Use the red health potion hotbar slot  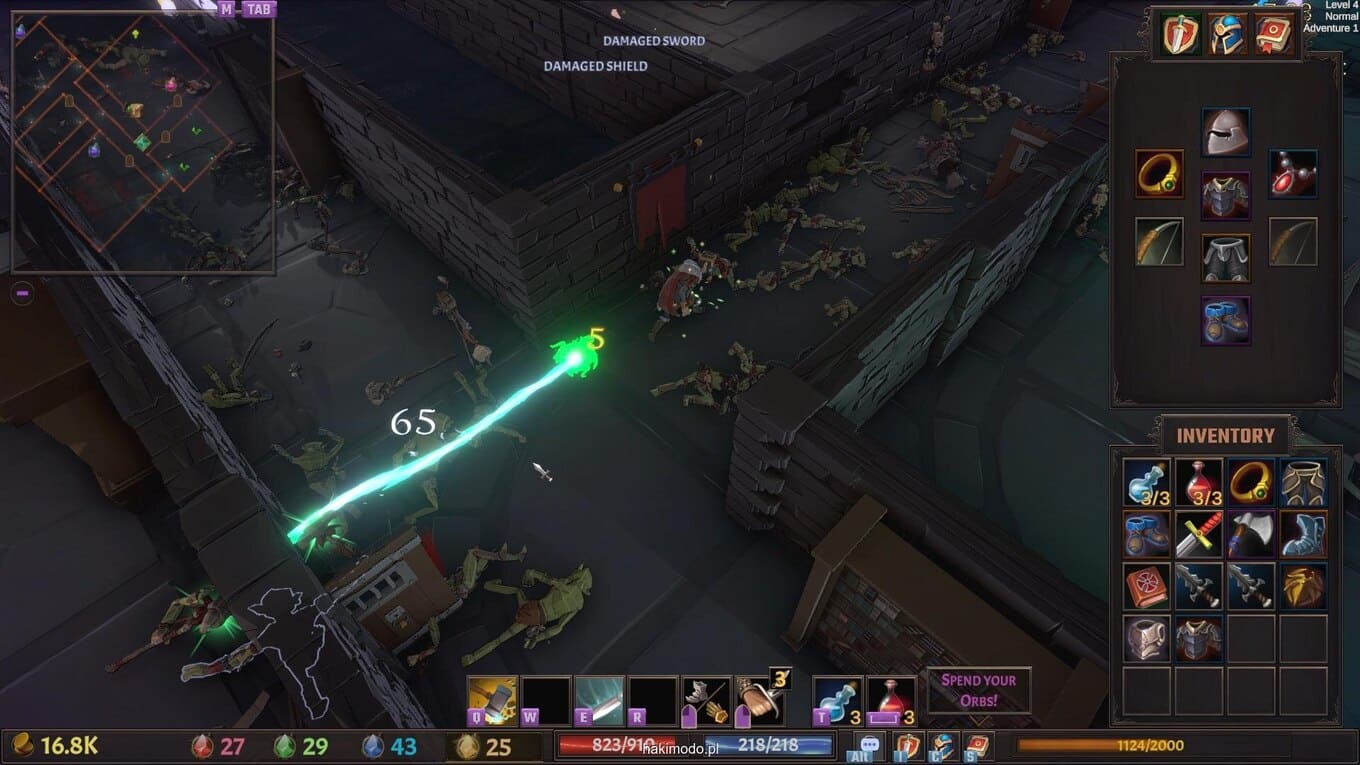pyautogui.click(x=890, y=700)
